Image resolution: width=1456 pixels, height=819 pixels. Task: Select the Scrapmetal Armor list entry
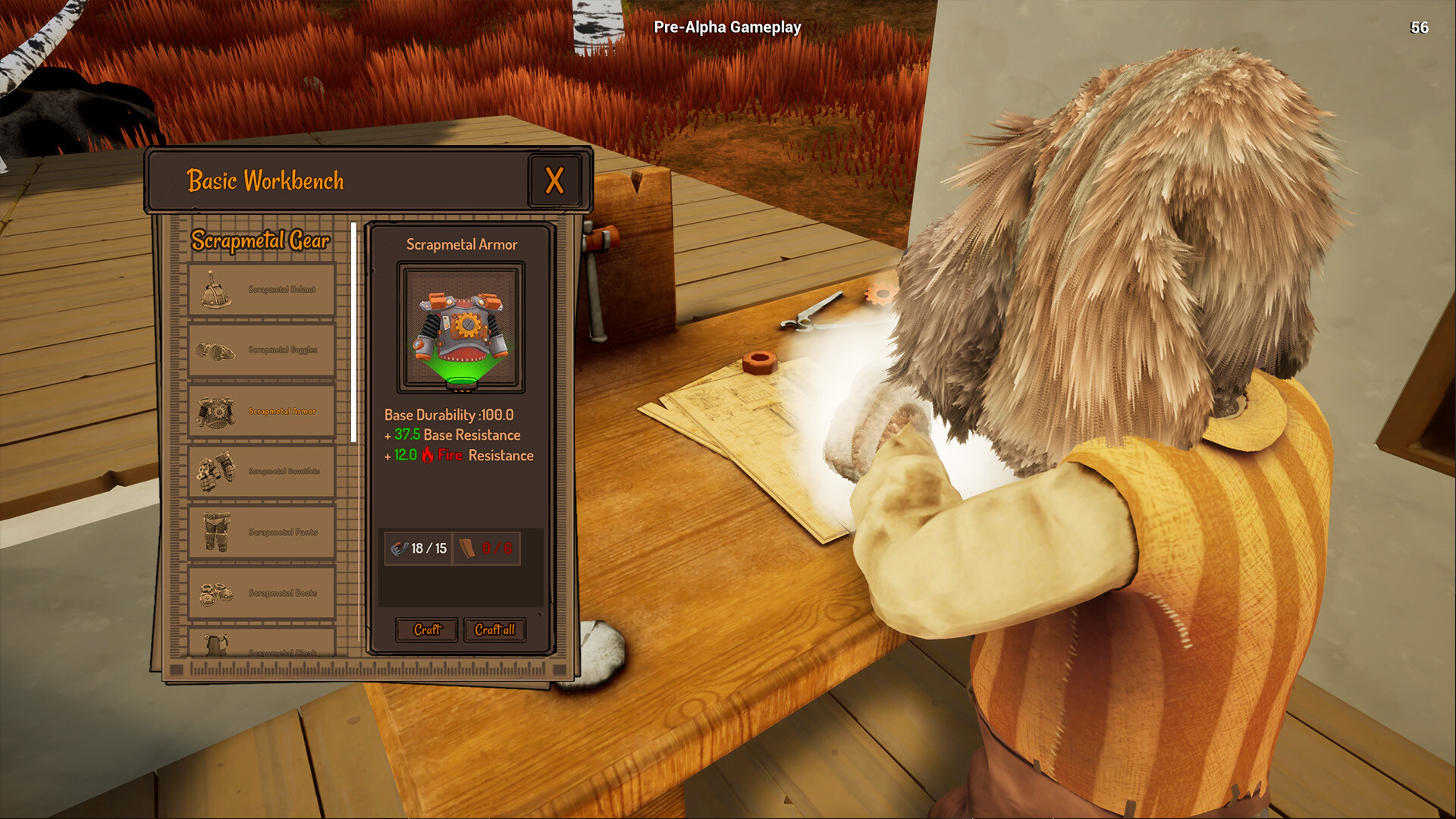pyautogui.click(x=262, y=410)
